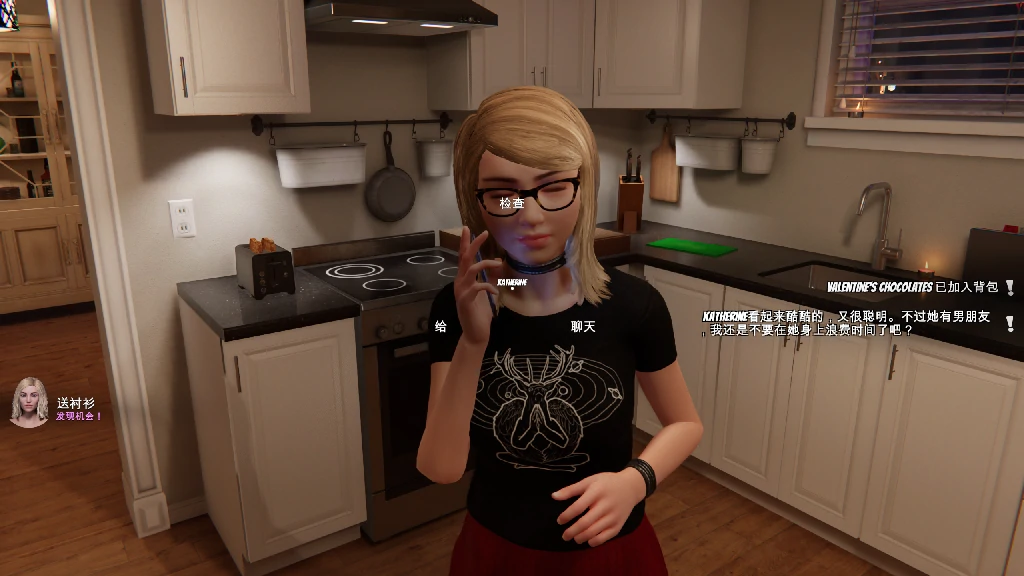The width and height of the screenshot is (1024, 576).
Task: Choose the 检查 inspect option
Action: tap(512, 203)
